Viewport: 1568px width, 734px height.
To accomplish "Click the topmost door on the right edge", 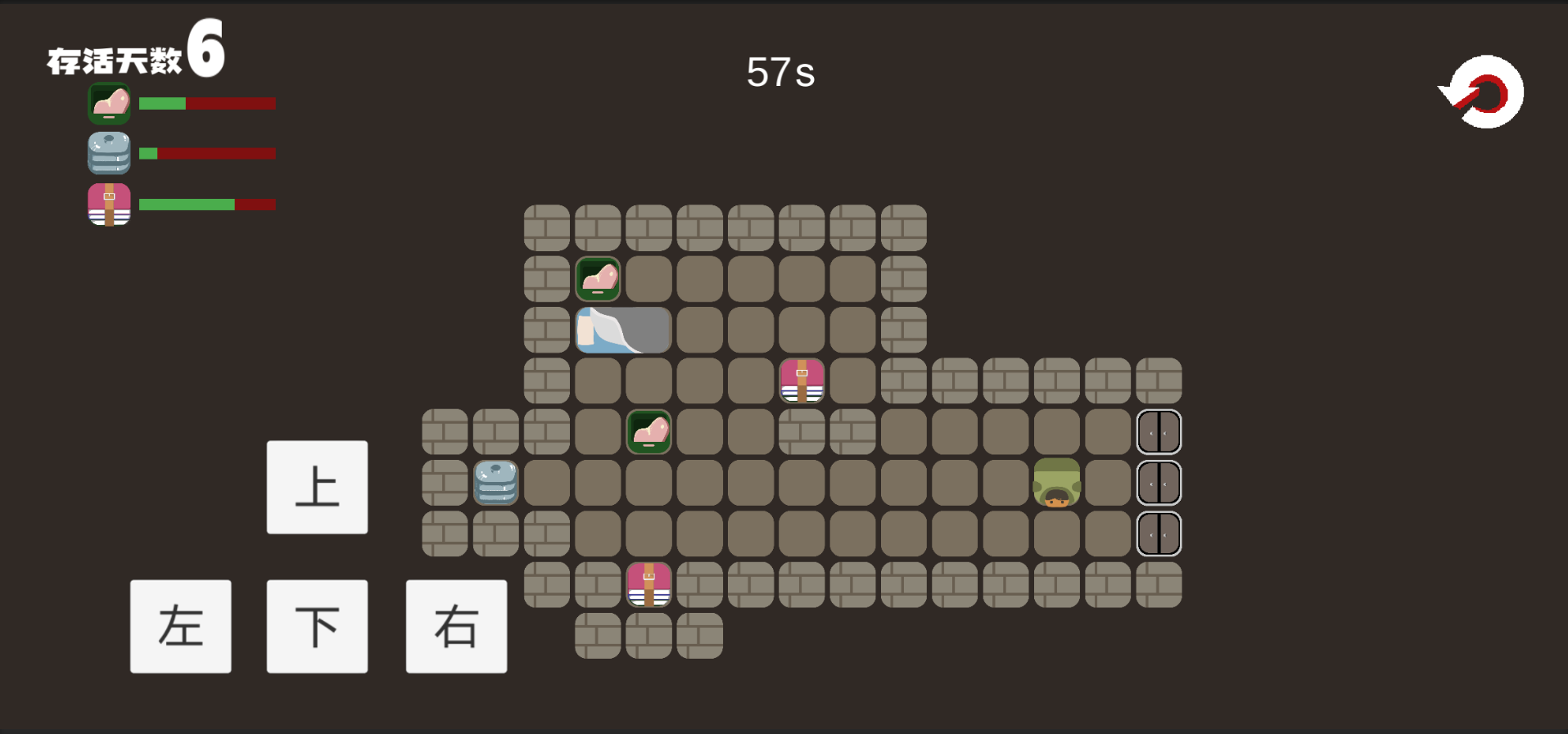I will coord(1159,432).
